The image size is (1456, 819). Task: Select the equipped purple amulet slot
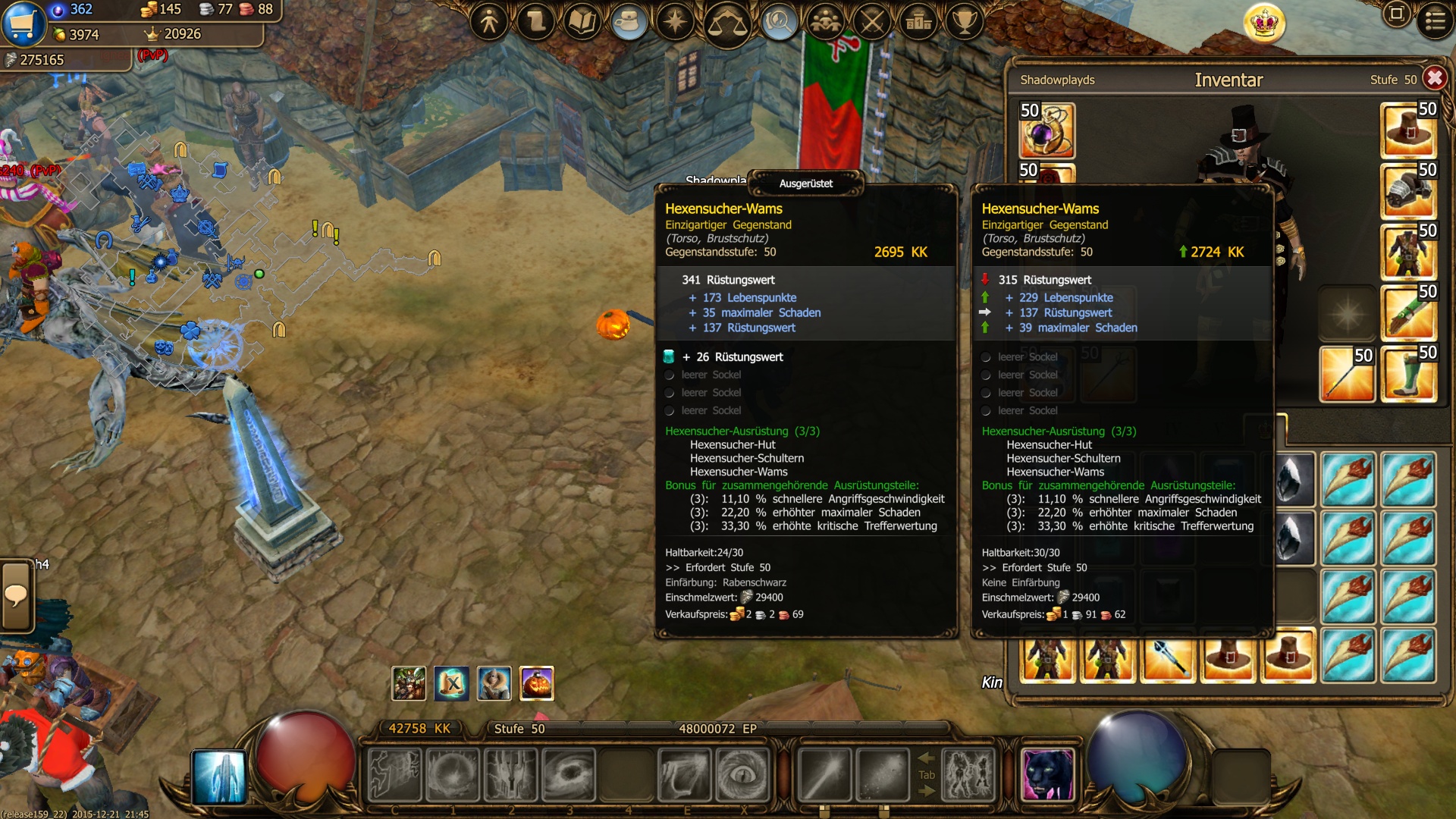tap(1046, 131)
